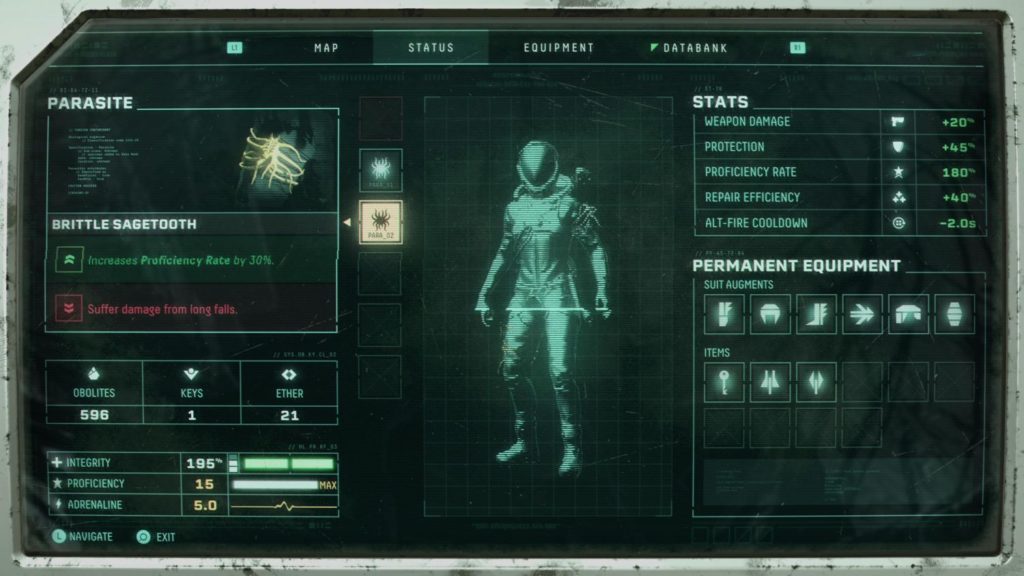
Task: Pick the arrow-shaped suit augment icon
Action: click(x=862, y=314)
